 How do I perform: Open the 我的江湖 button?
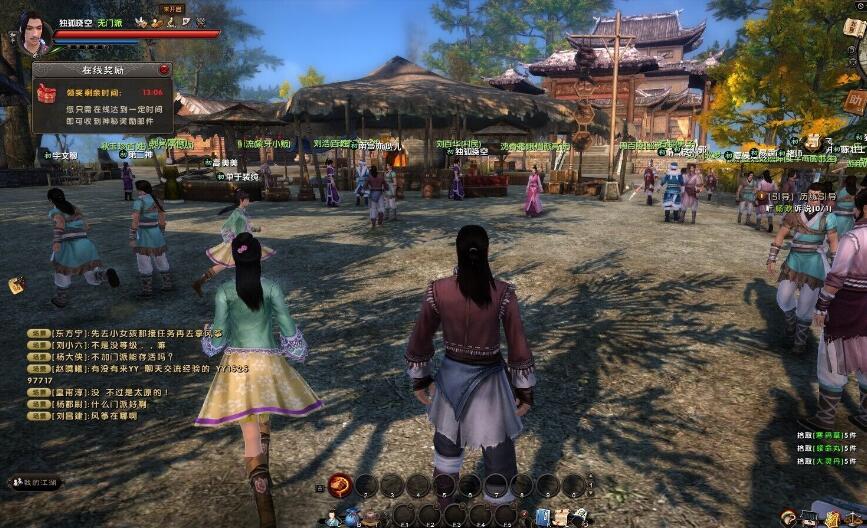[x=36, y=483]
